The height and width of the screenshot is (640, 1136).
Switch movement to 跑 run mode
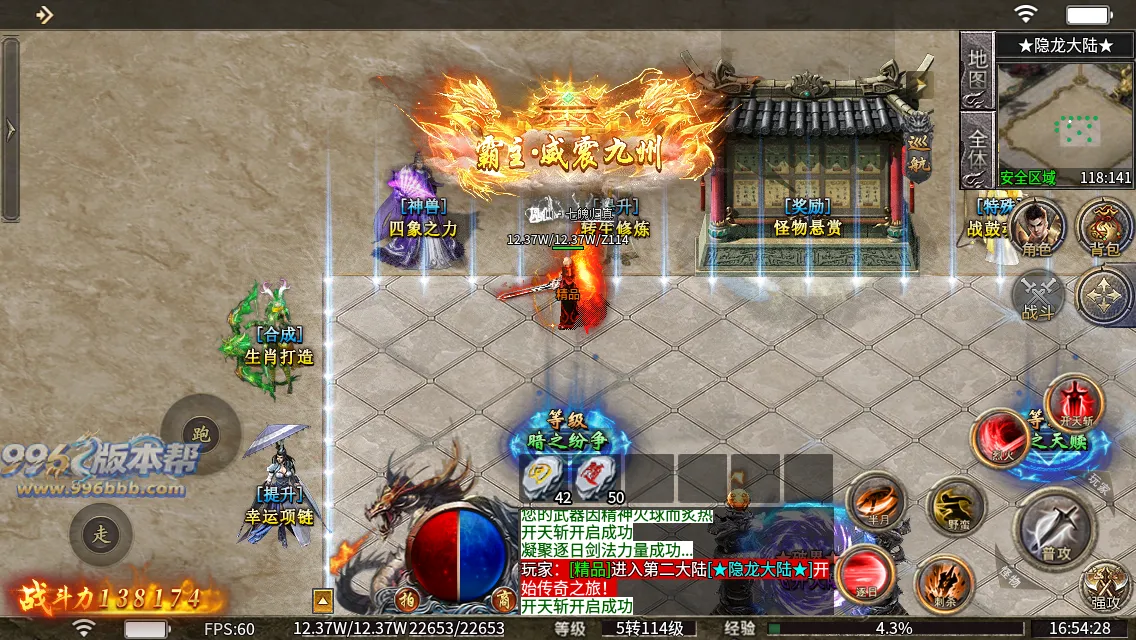click(x=201, y=434)
